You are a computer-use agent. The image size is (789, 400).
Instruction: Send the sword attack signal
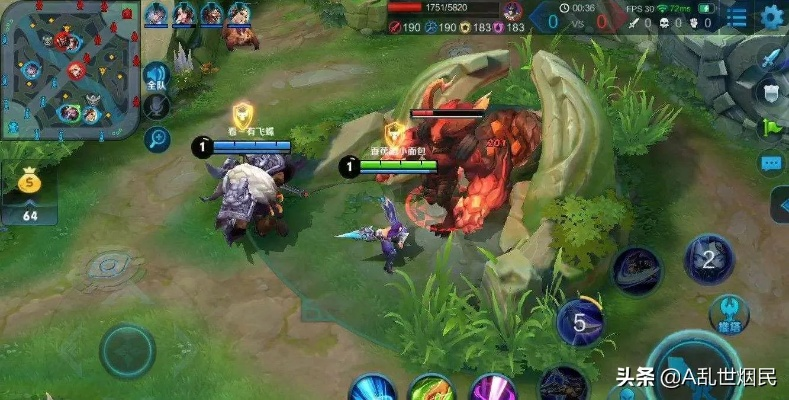tap(769, 60)
